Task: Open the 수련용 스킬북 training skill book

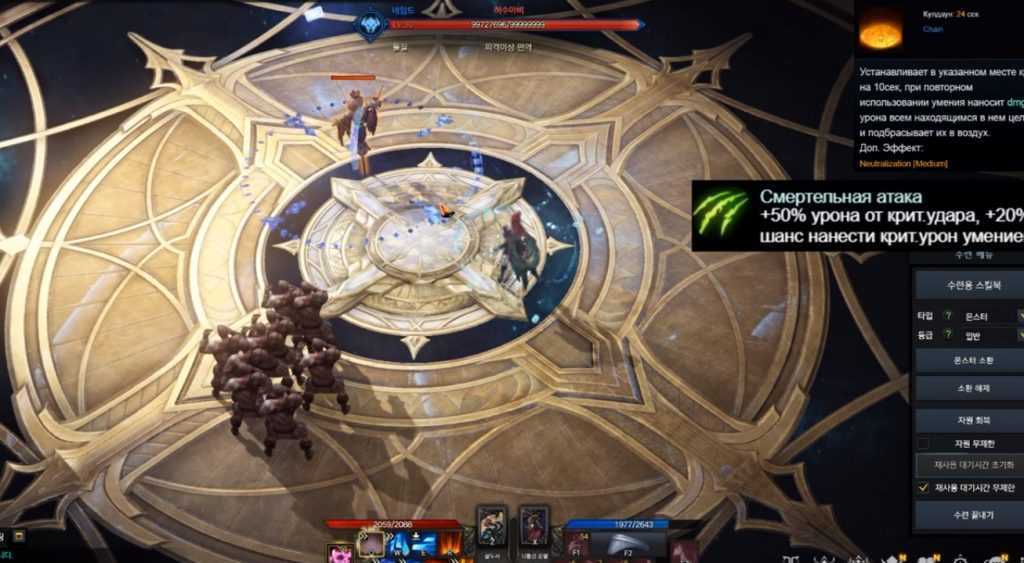Action: (x=968, y=285)
